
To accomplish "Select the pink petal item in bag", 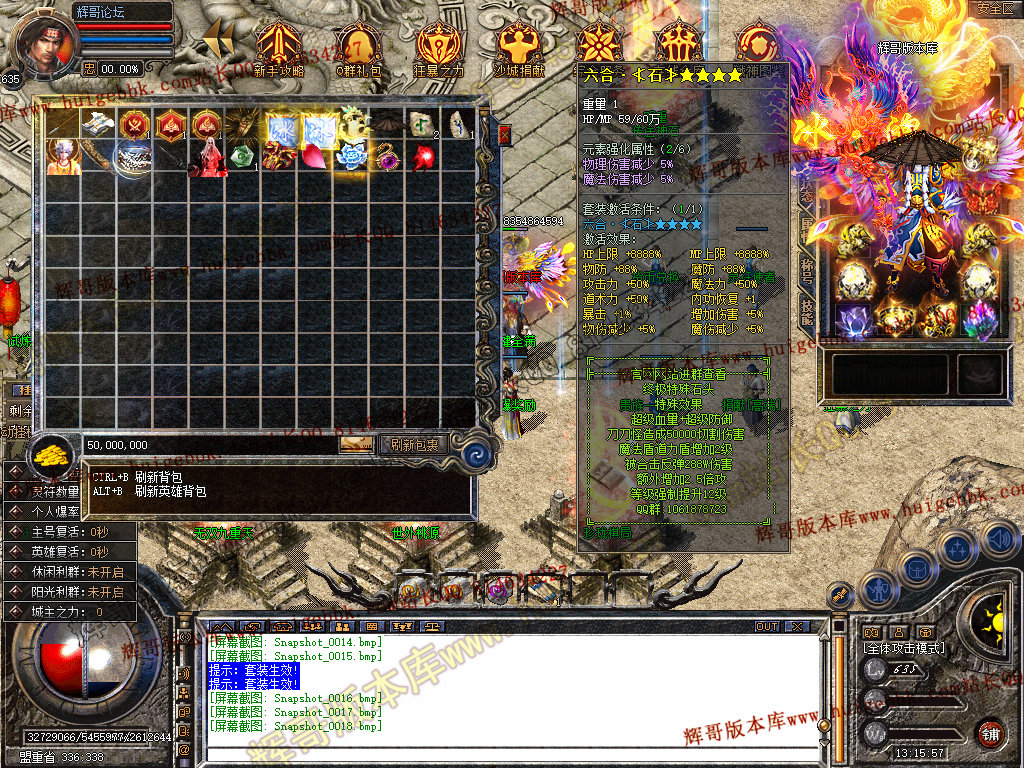I will (315, 158).
